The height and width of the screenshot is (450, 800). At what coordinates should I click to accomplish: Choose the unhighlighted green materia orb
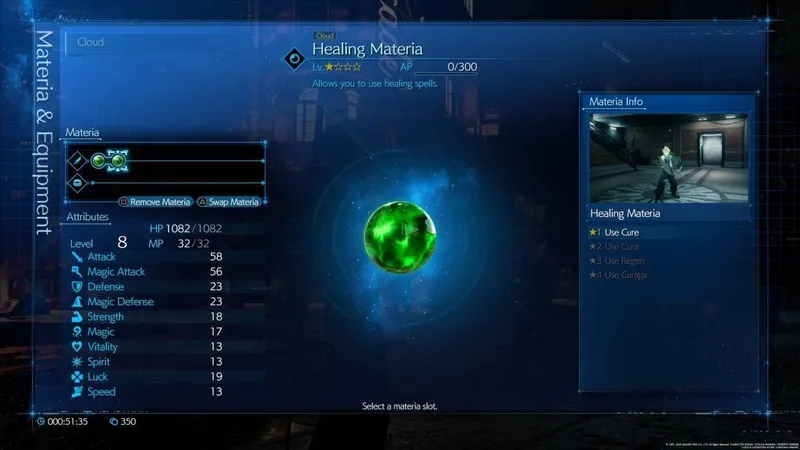99,159
